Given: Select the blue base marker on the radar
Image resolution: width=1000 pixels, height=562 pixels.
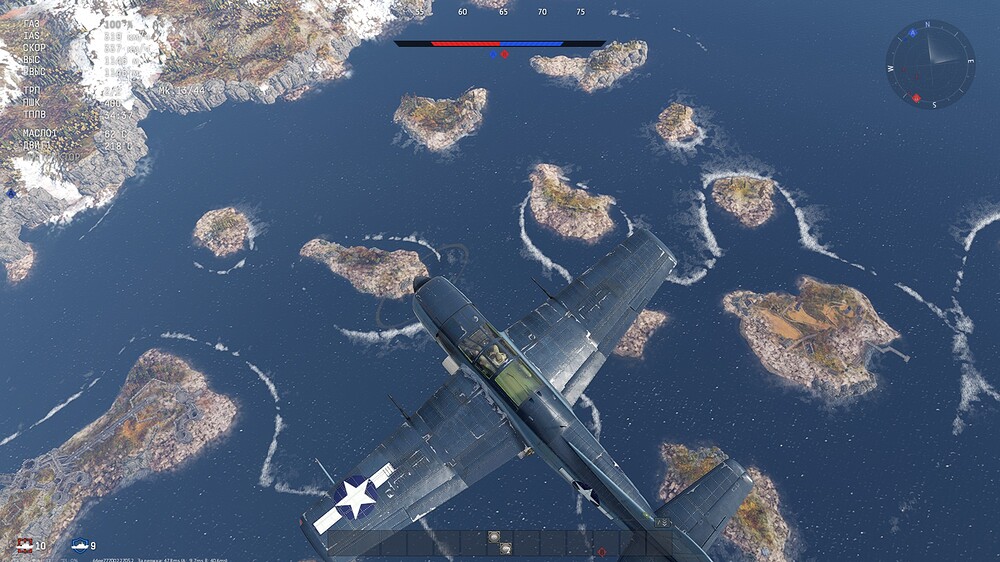Looking at the screenshot, I should tap(912, 33).
